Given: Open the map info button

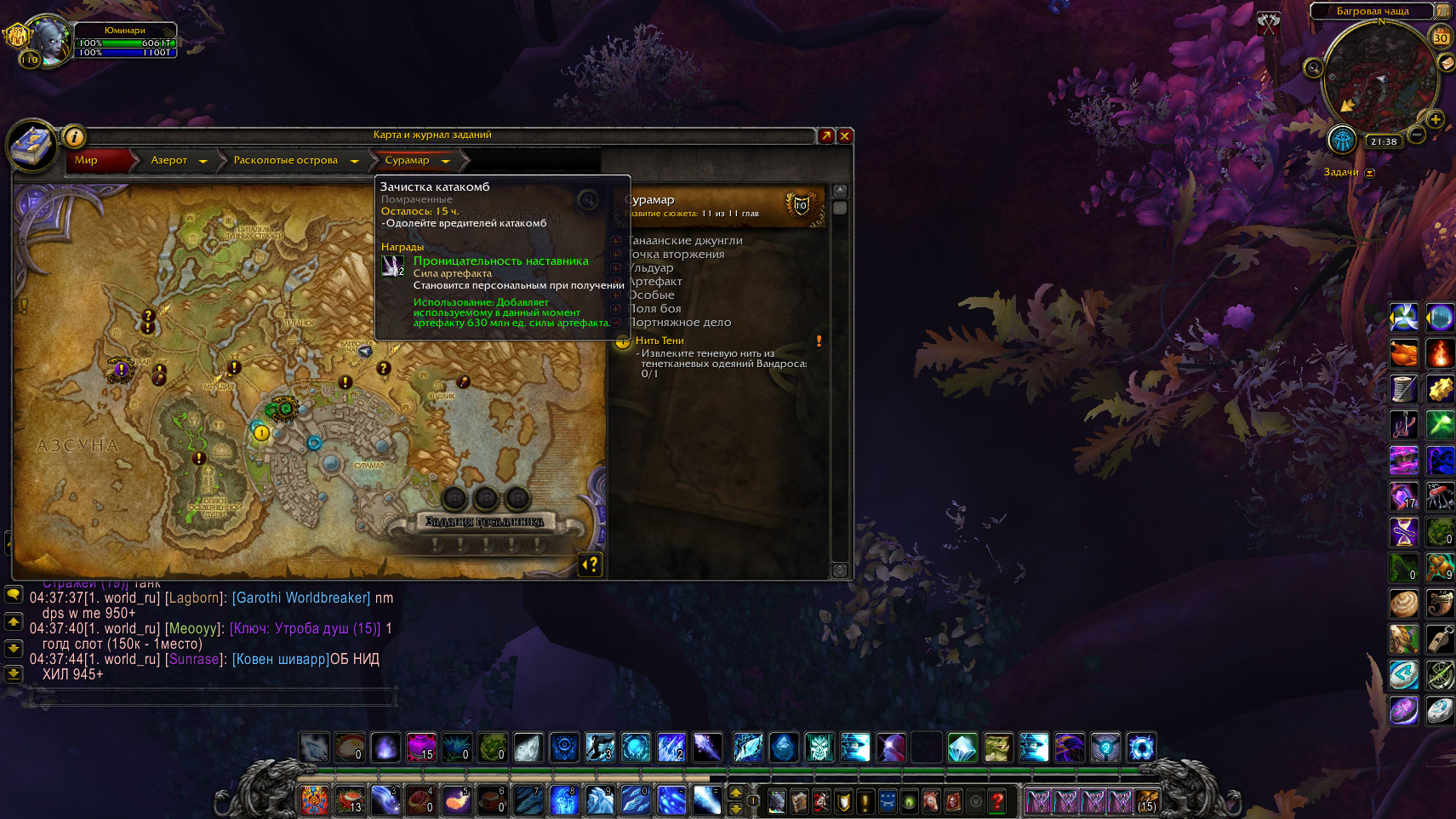Looking at the screenshot, I should click(75, 136).
